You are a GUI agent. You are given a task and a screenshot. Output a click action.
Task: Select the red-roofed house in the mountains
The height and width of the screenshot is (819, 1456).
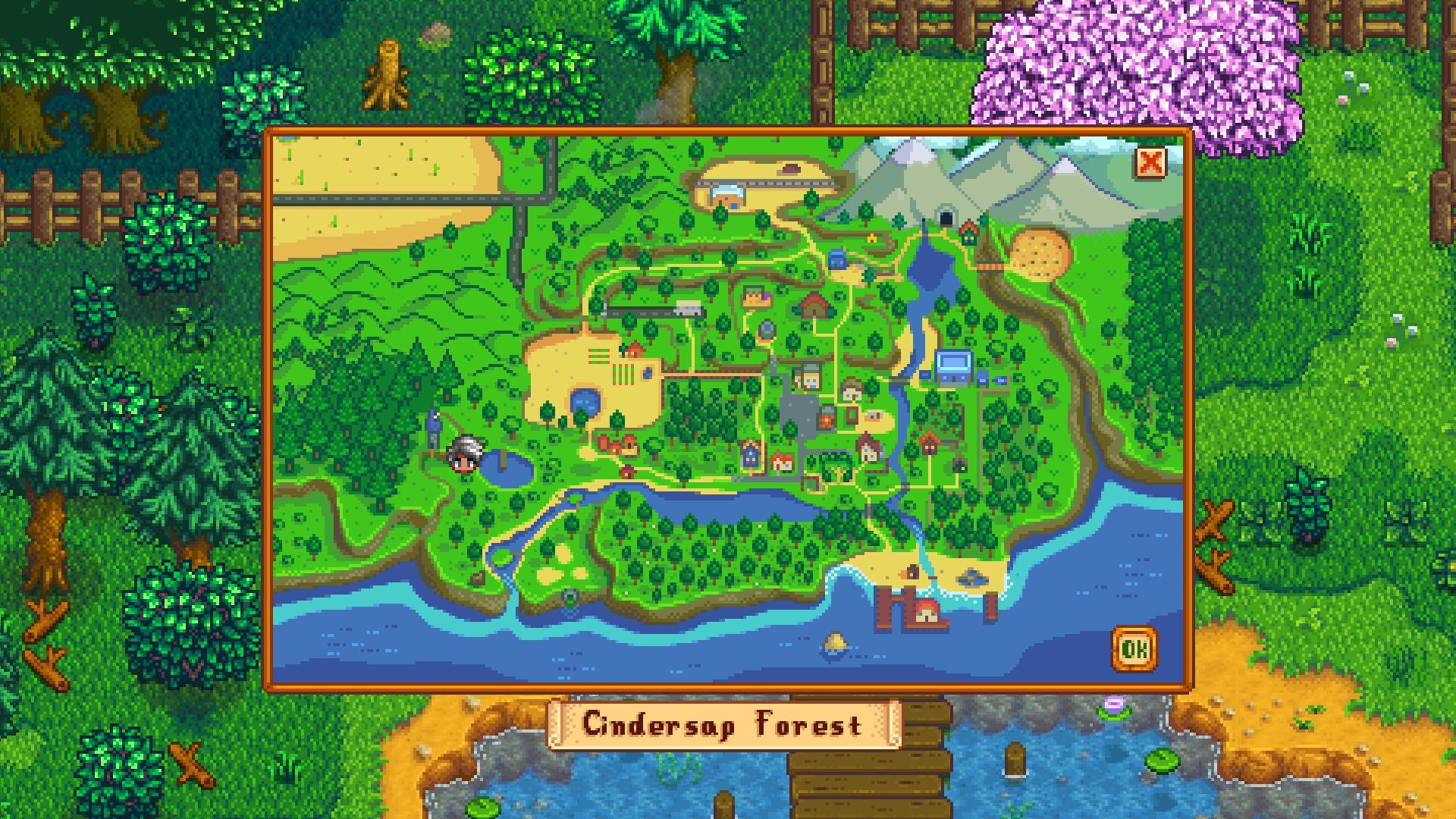tap(968, 234)
